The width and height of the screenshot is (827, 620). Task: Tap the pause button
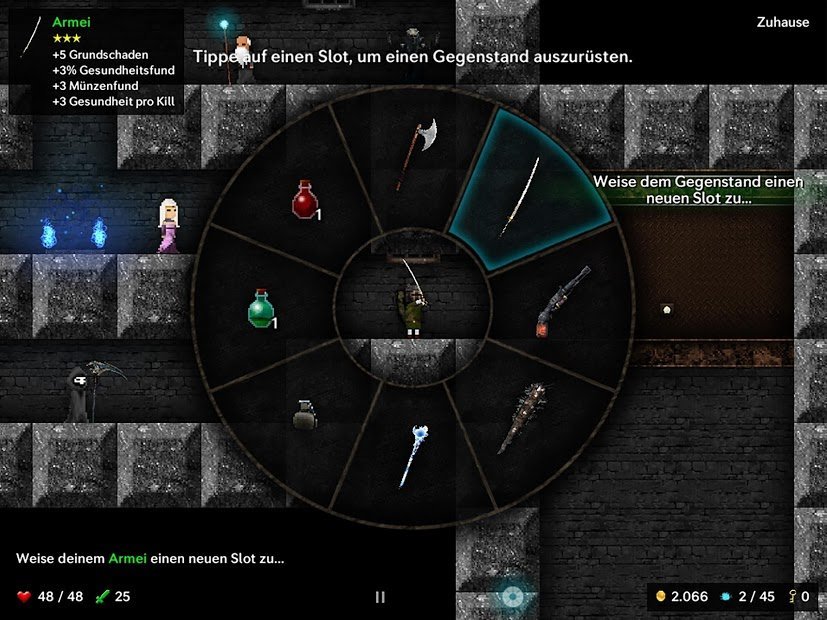tap(380, 597)
